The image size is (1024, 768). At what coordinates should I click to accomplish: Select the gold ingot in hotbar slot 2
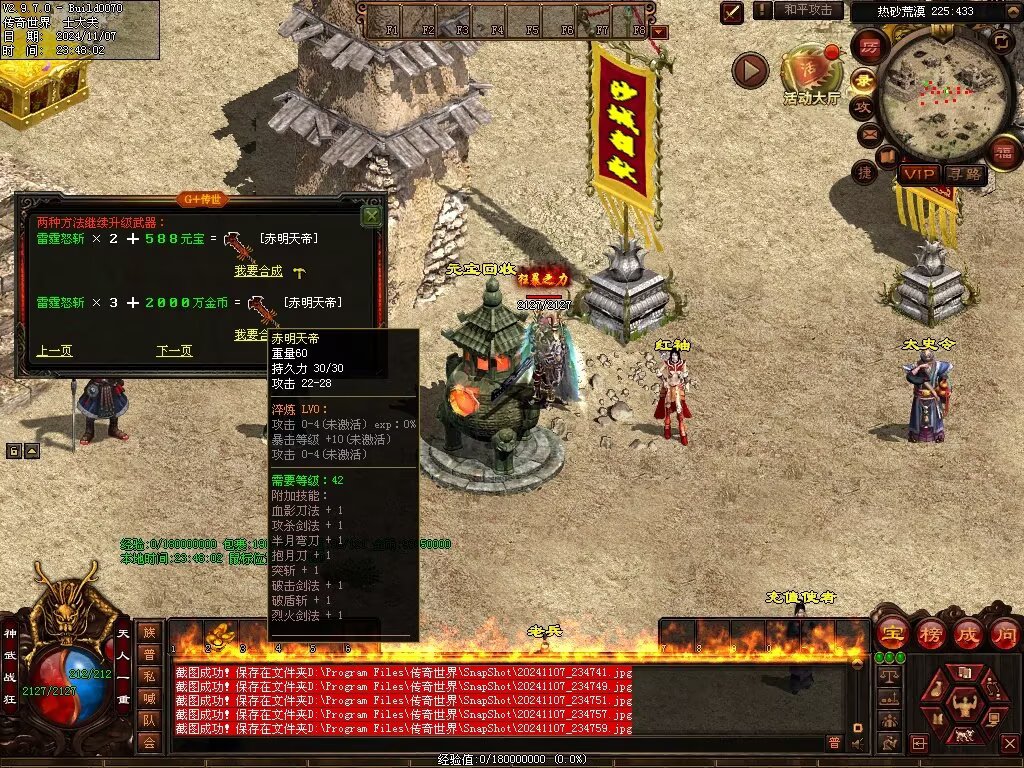point(219,635)
